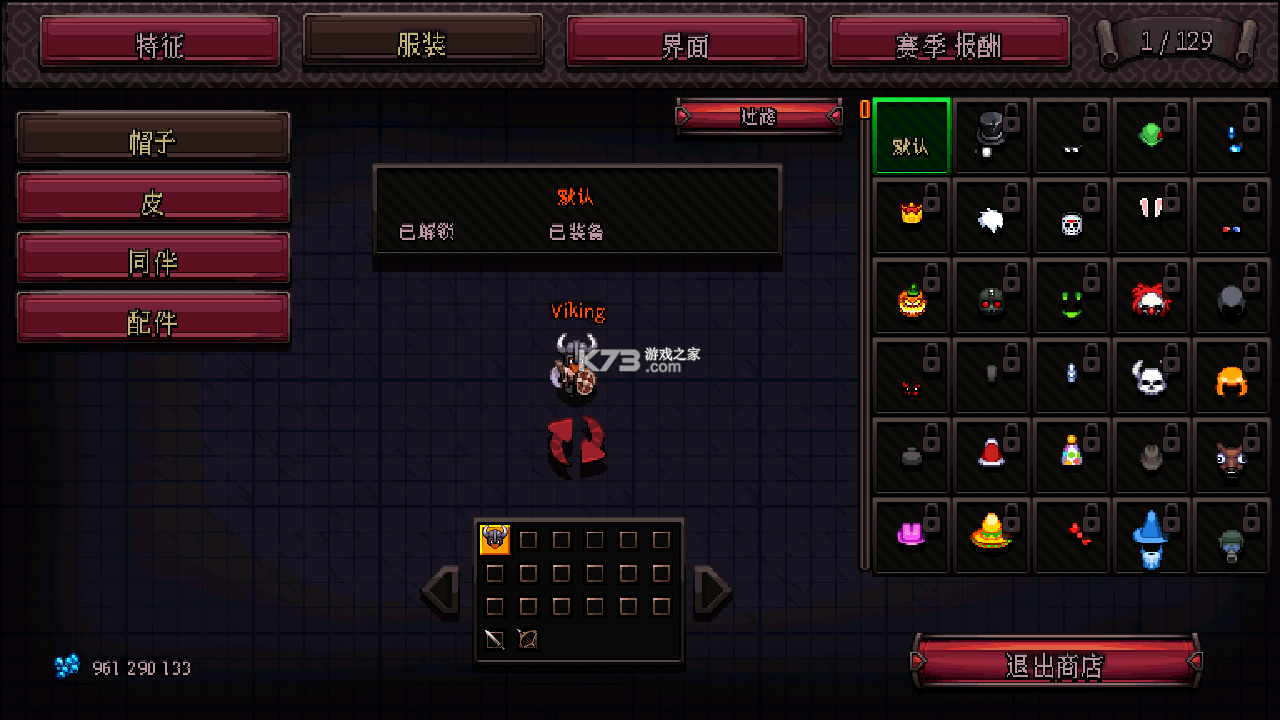Choose the golden crown hat
Viewport: 1280px width, 720px height.
tap(911, 216)
